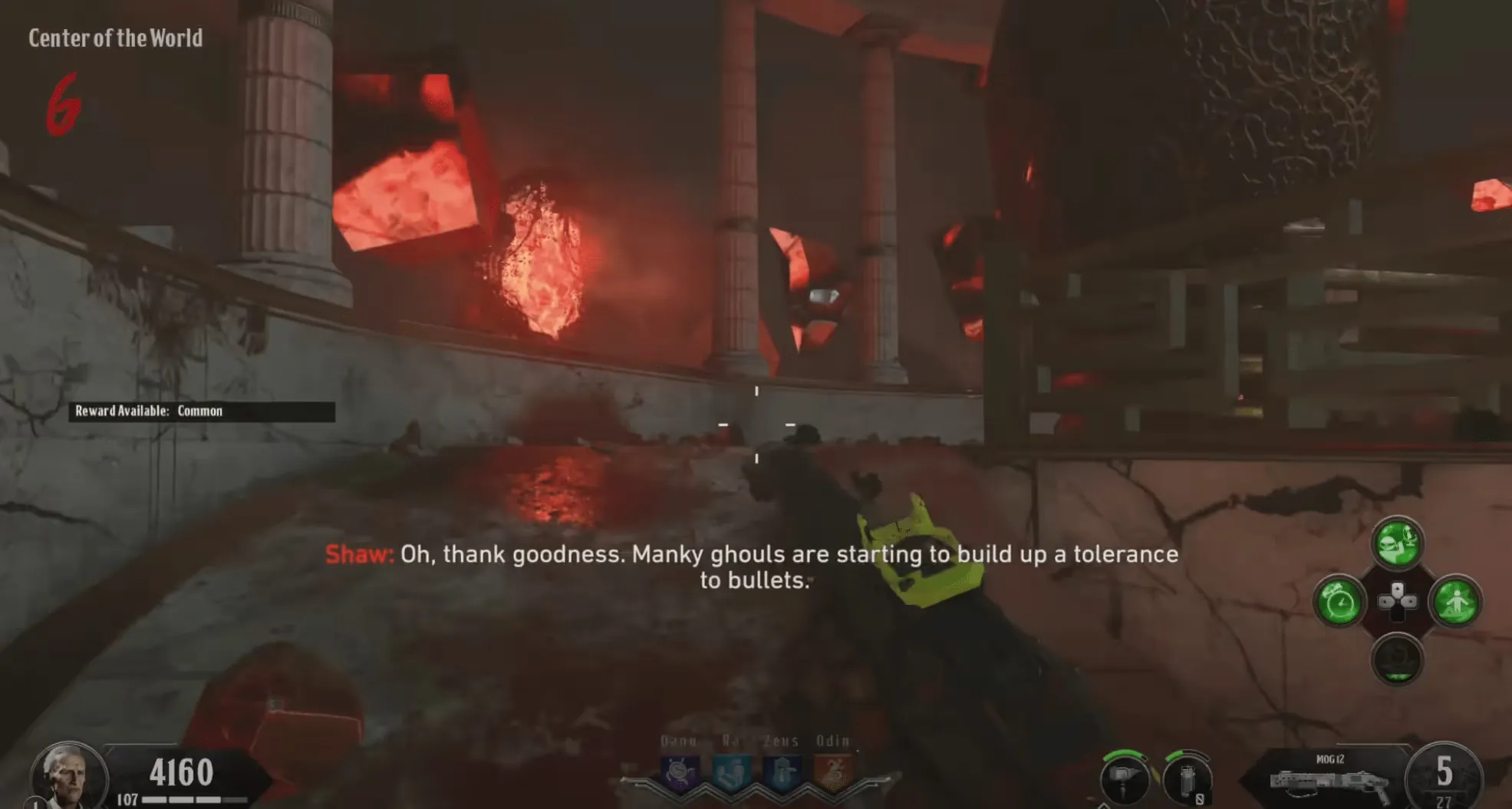Viewport: 1512px width, 809px height.
Task: Select the Odin perk icon
Action: point(833,772)
